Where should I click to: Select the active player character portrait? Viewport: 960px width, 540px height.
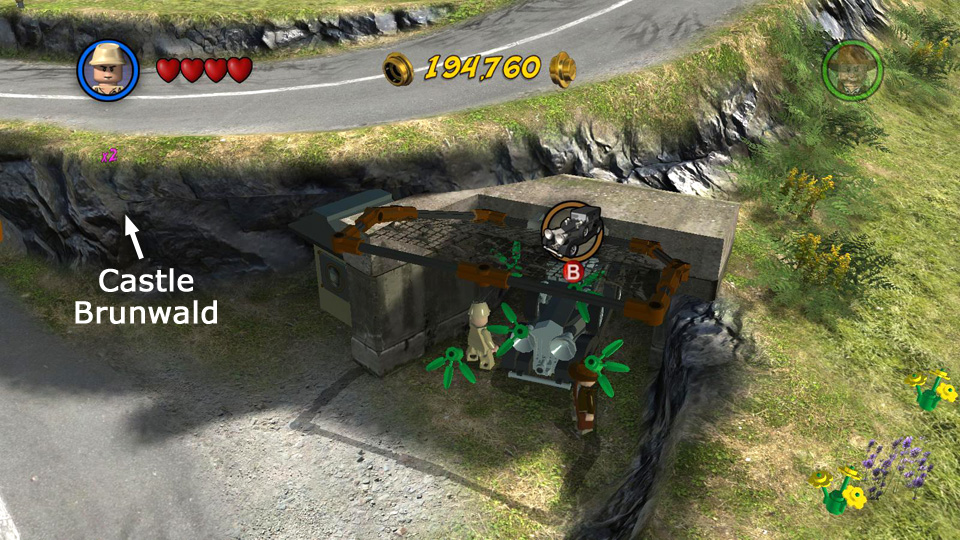tap(108, 69)
